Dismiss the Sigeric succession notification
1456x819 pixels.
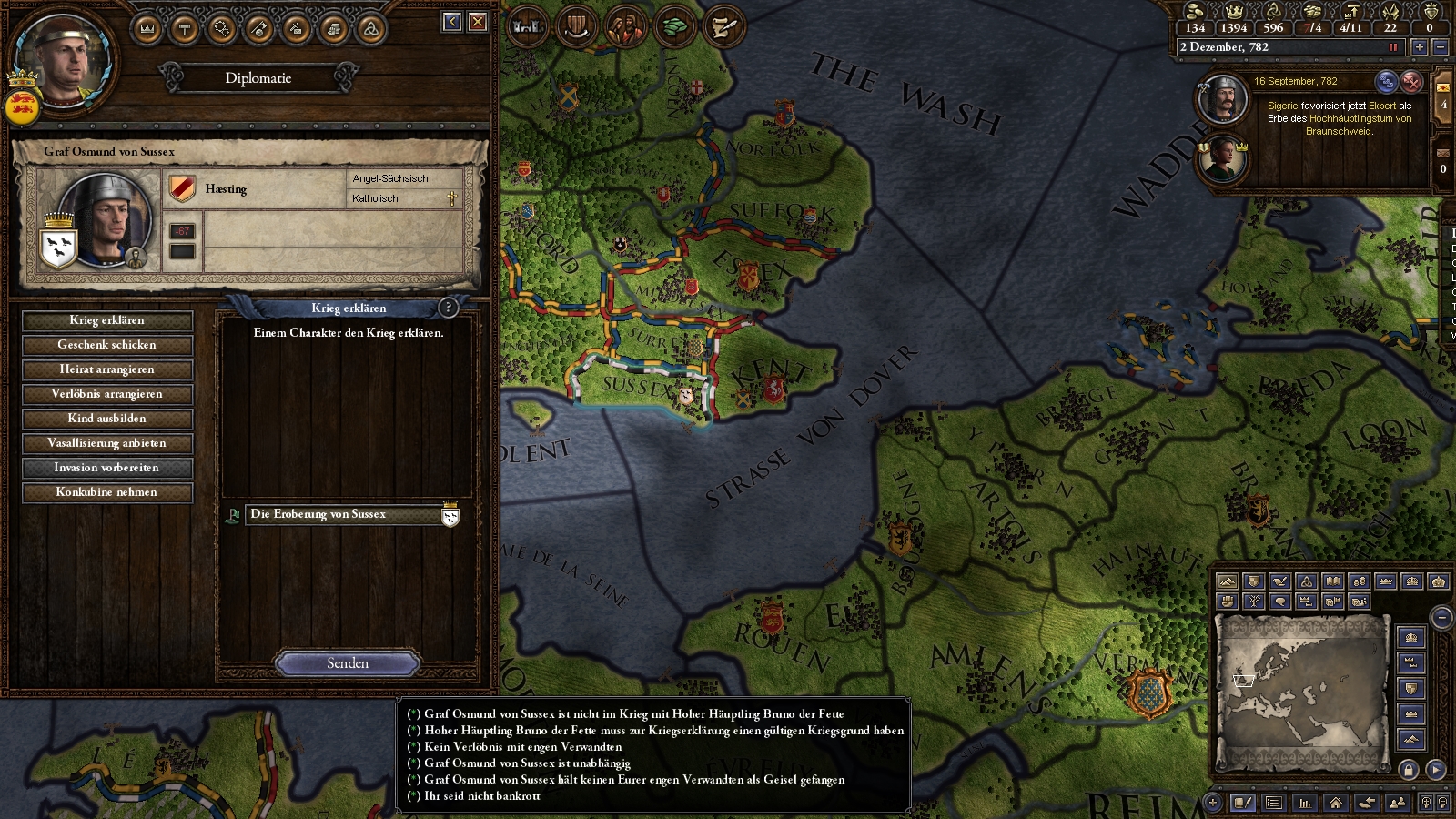coord(1411,82)
